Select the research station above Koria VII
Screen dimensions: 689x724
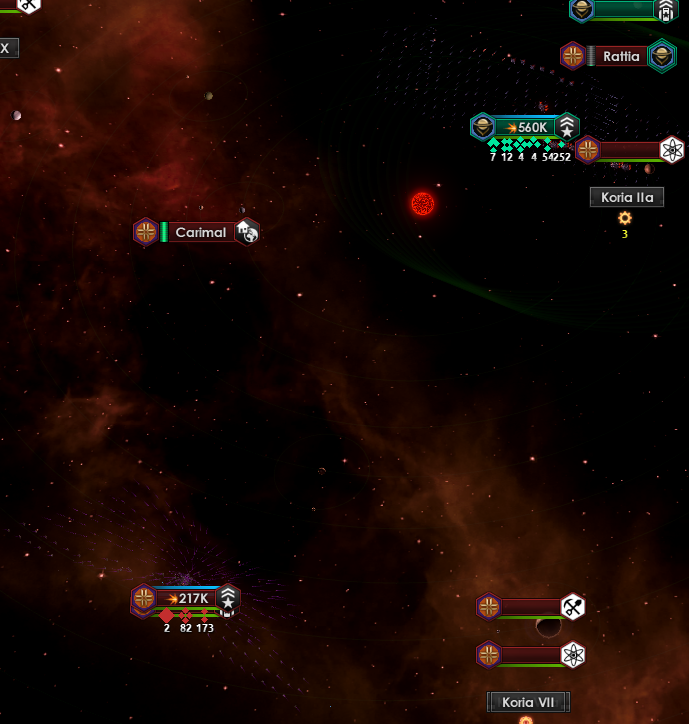coord(572,655)
